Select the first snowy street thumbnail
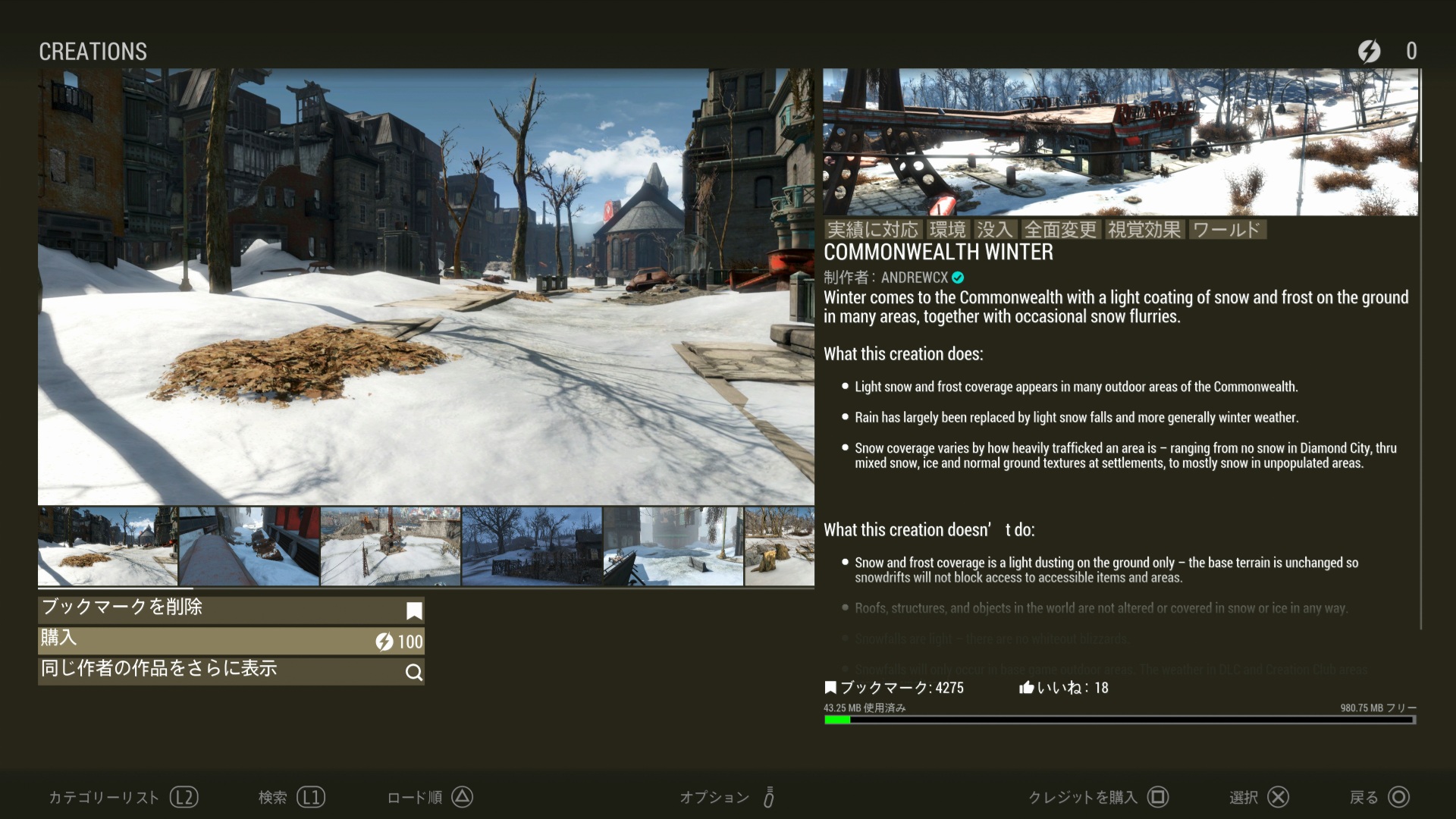Viewport: 1456px width, 819px height. [108, 546]
